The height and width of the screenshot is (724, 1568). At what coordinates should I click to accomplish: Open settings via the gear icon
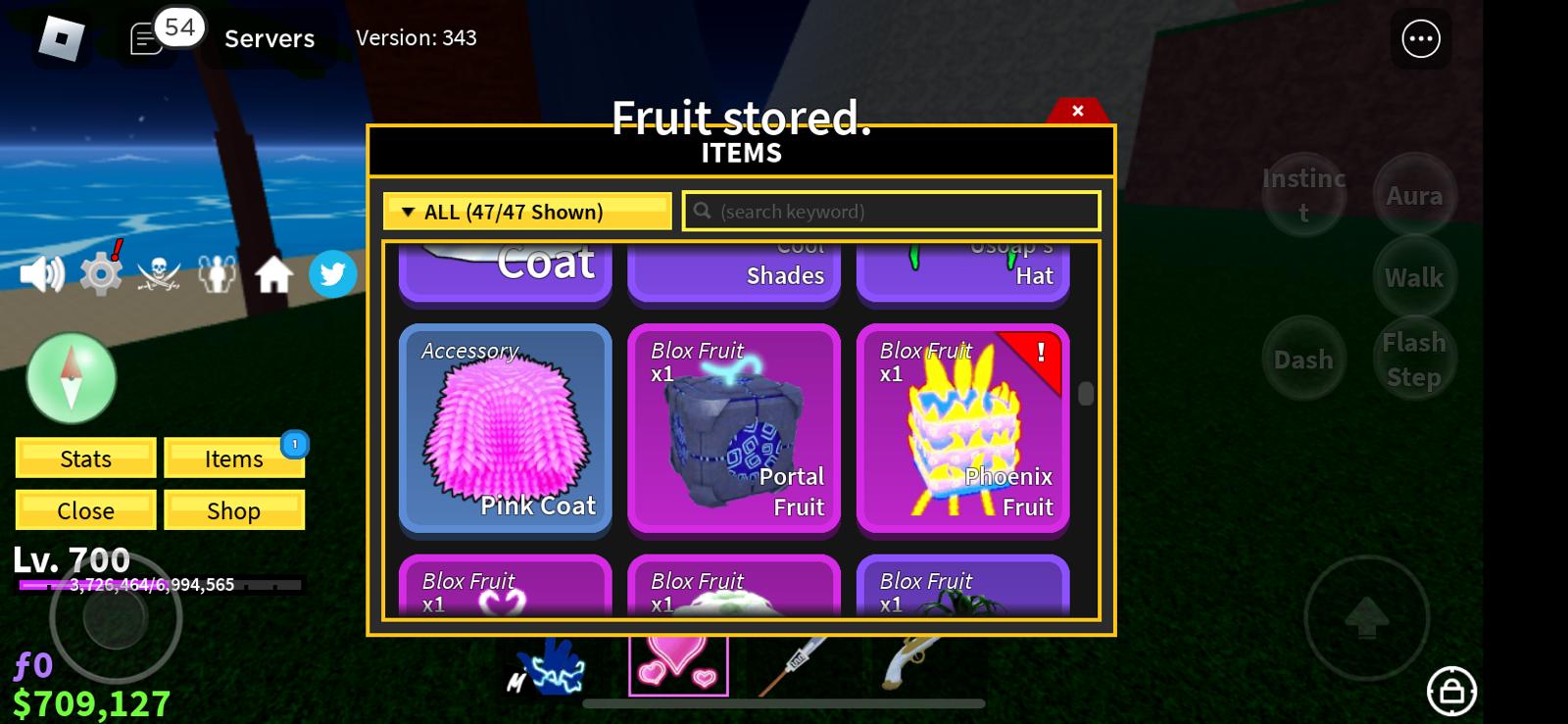tap(101, 275)
